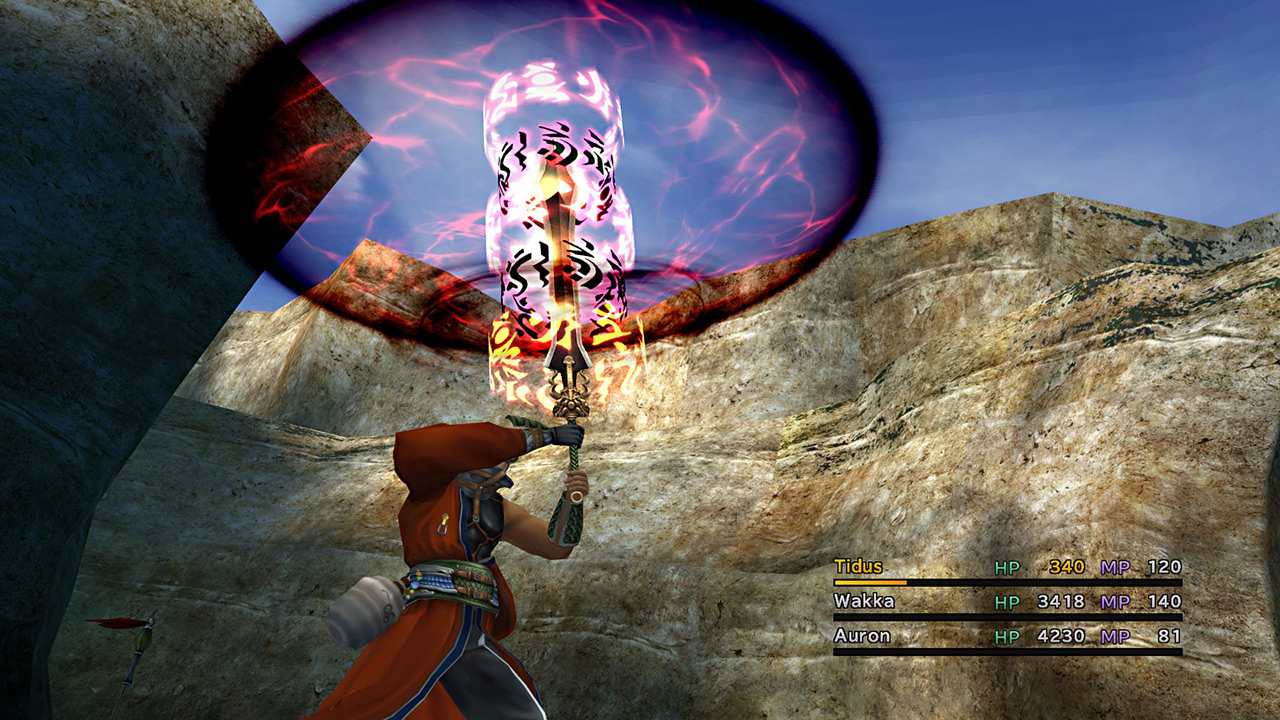Screen dimensions: 1280x720
Task: Choose Wakka's row in the party panel
Action: tap(864, 602)
